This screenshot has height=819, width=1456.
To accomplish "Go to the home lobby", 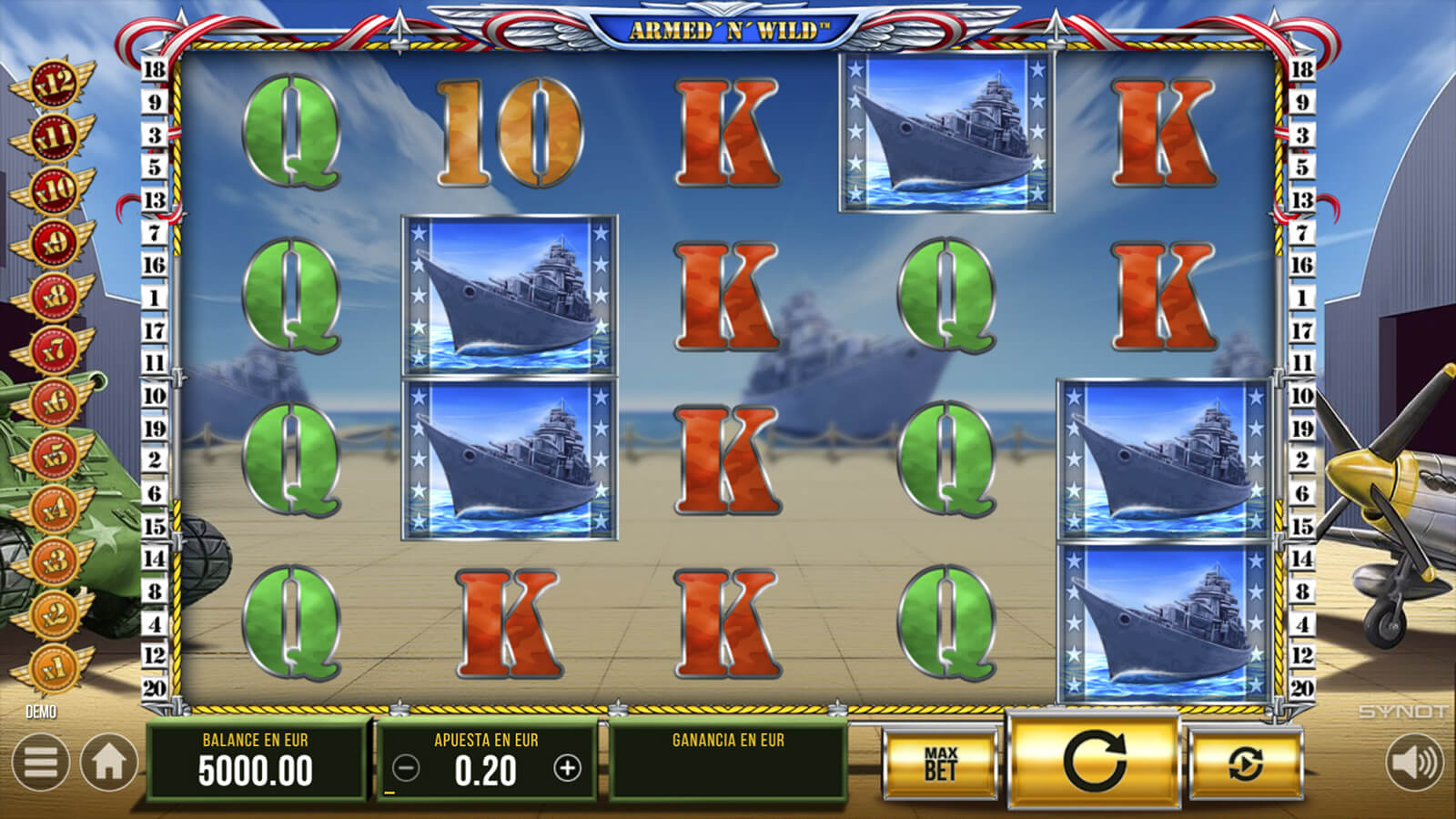I will click(109, 763).
